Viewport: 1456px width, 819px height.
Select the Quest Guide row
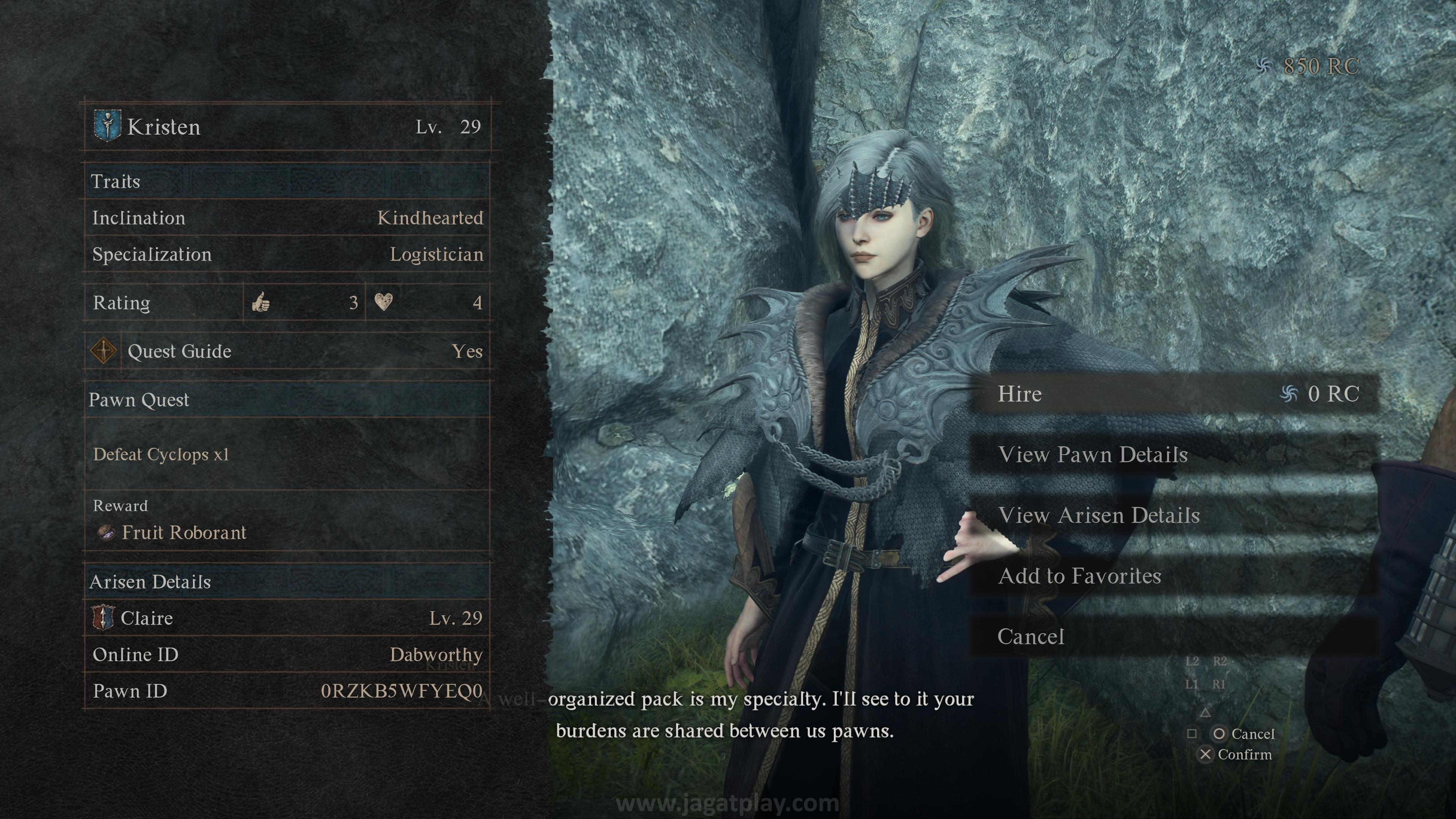click(x=287, y=351)
